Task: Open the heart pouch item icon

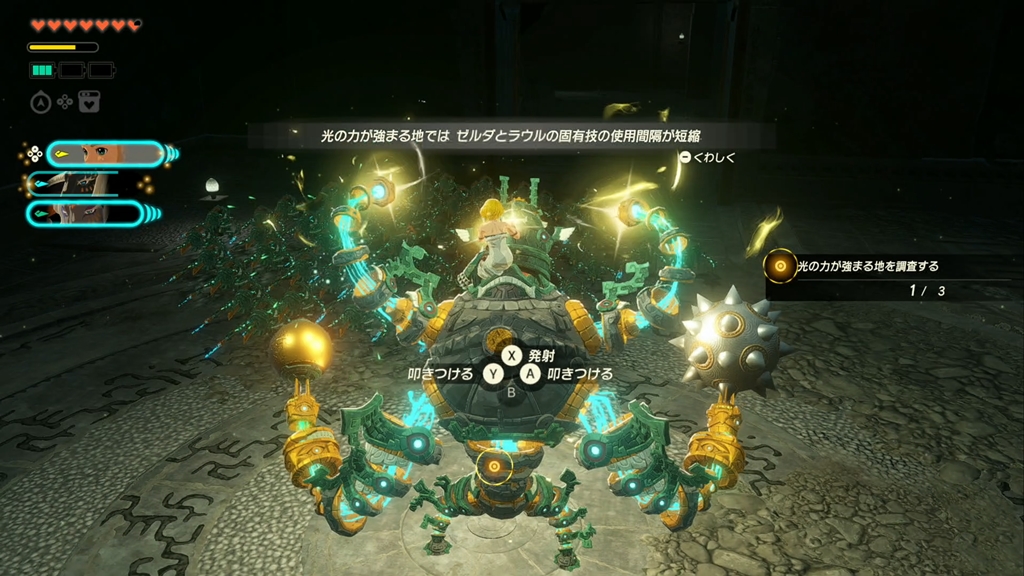Action: pyautogui.click(x=89, y=101)
